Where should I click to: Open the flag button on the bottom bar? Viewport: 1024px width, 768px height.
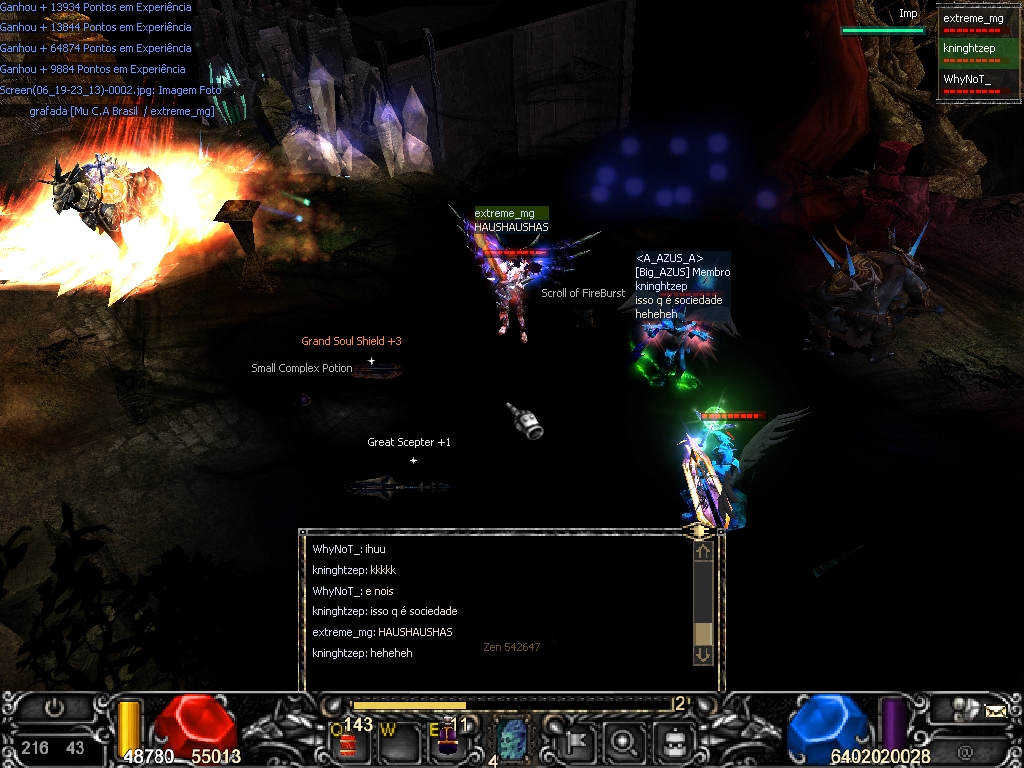[x=580, y=742]
